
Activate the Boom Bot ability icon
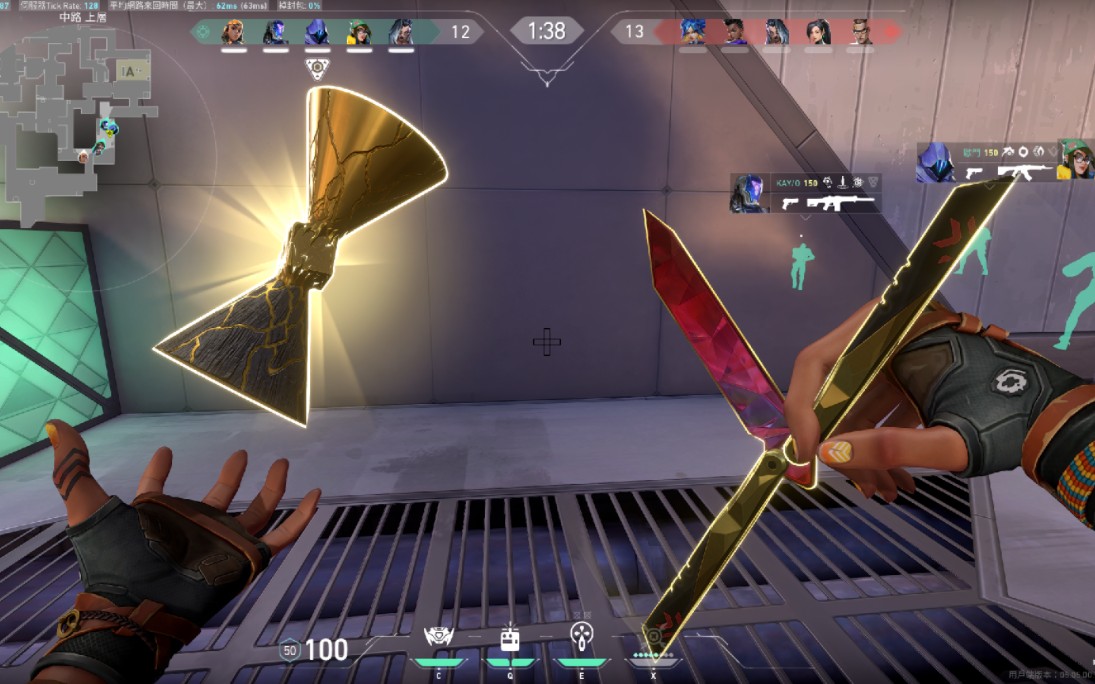[x=439, y=638]
